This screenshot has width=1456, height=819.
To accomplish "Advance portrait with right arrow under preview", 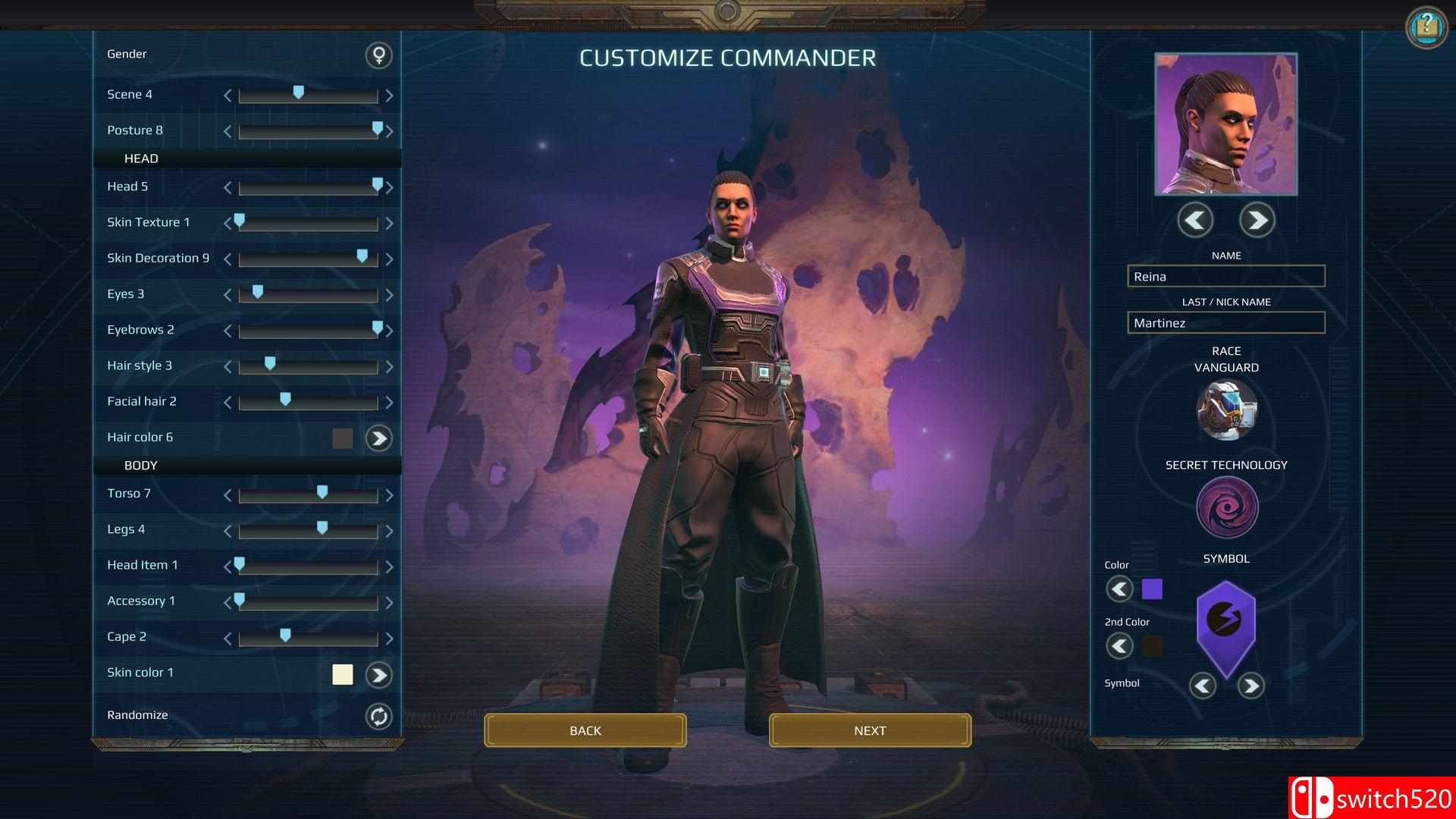I will (x=1257, y=221).
